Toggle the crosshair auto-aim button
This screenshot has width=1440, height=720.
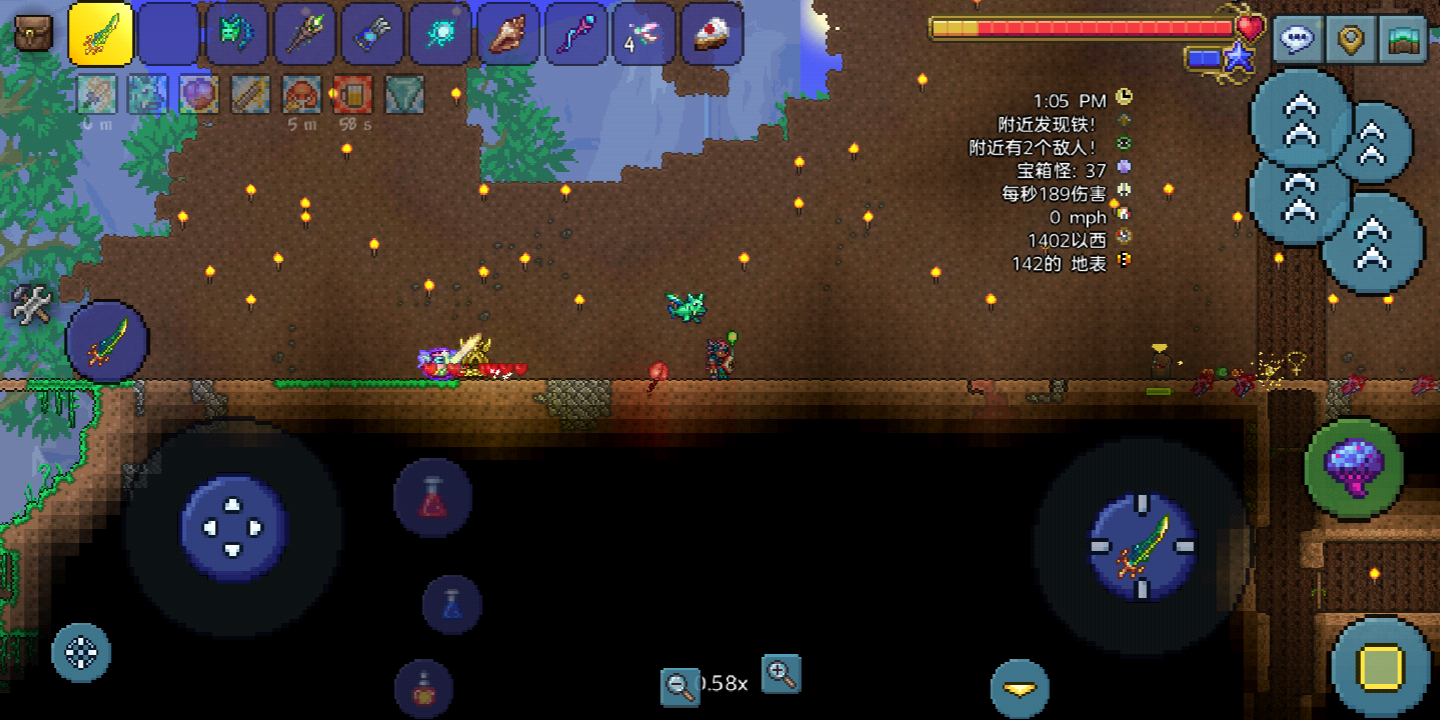point(81,653)
